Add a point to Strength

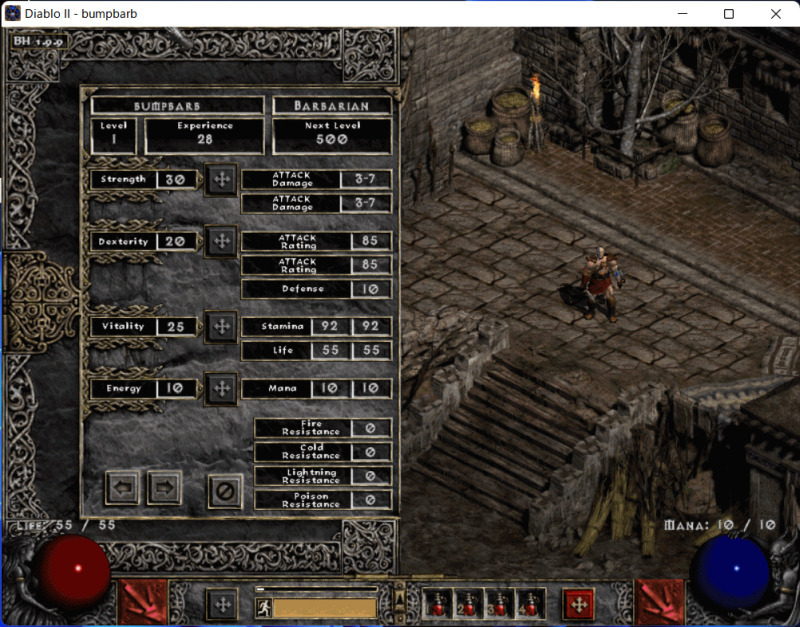(221, 180)
